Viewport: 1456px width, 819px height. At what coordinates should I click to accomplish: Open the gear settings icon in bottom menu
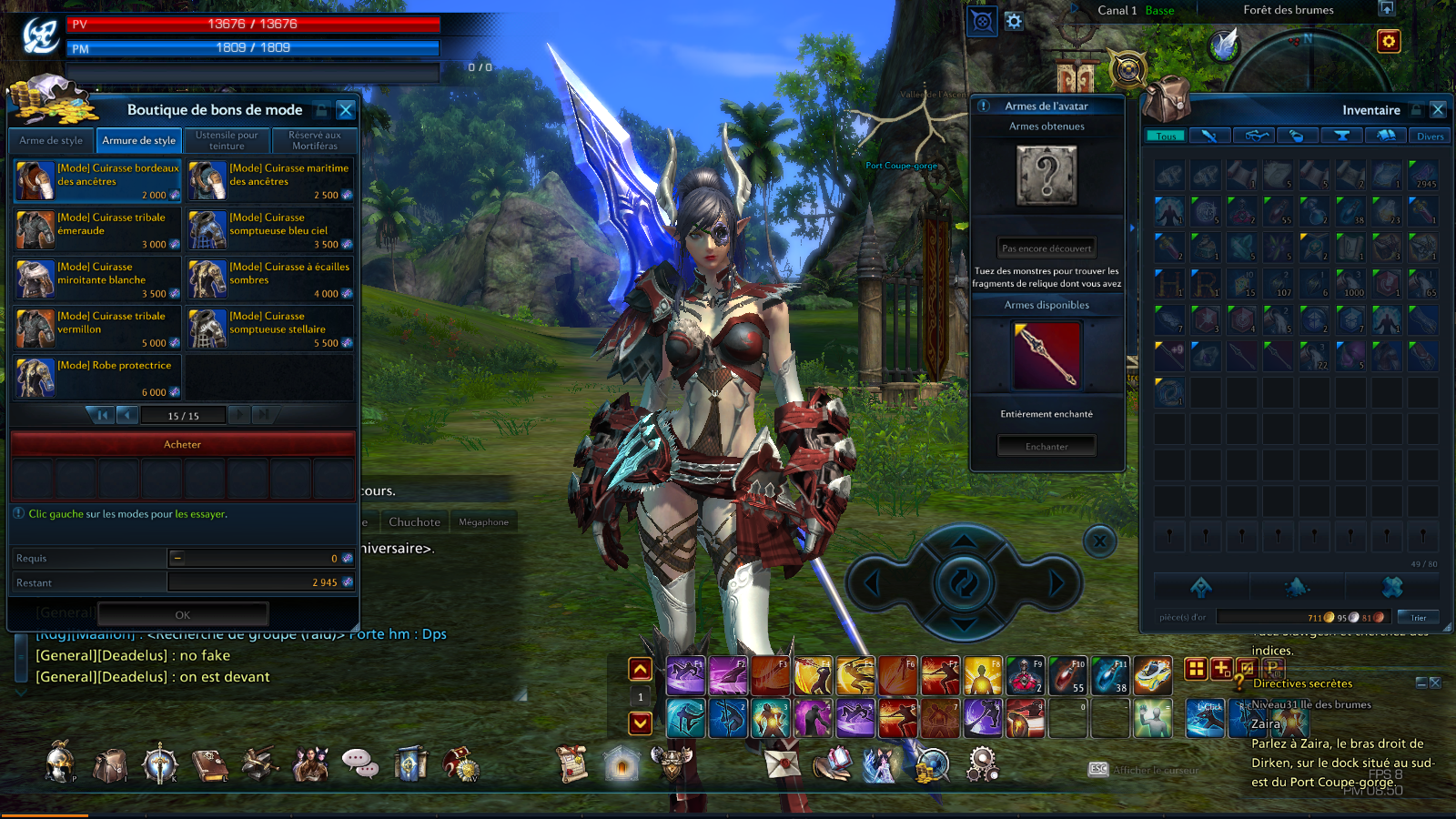(x=982, y=764)
